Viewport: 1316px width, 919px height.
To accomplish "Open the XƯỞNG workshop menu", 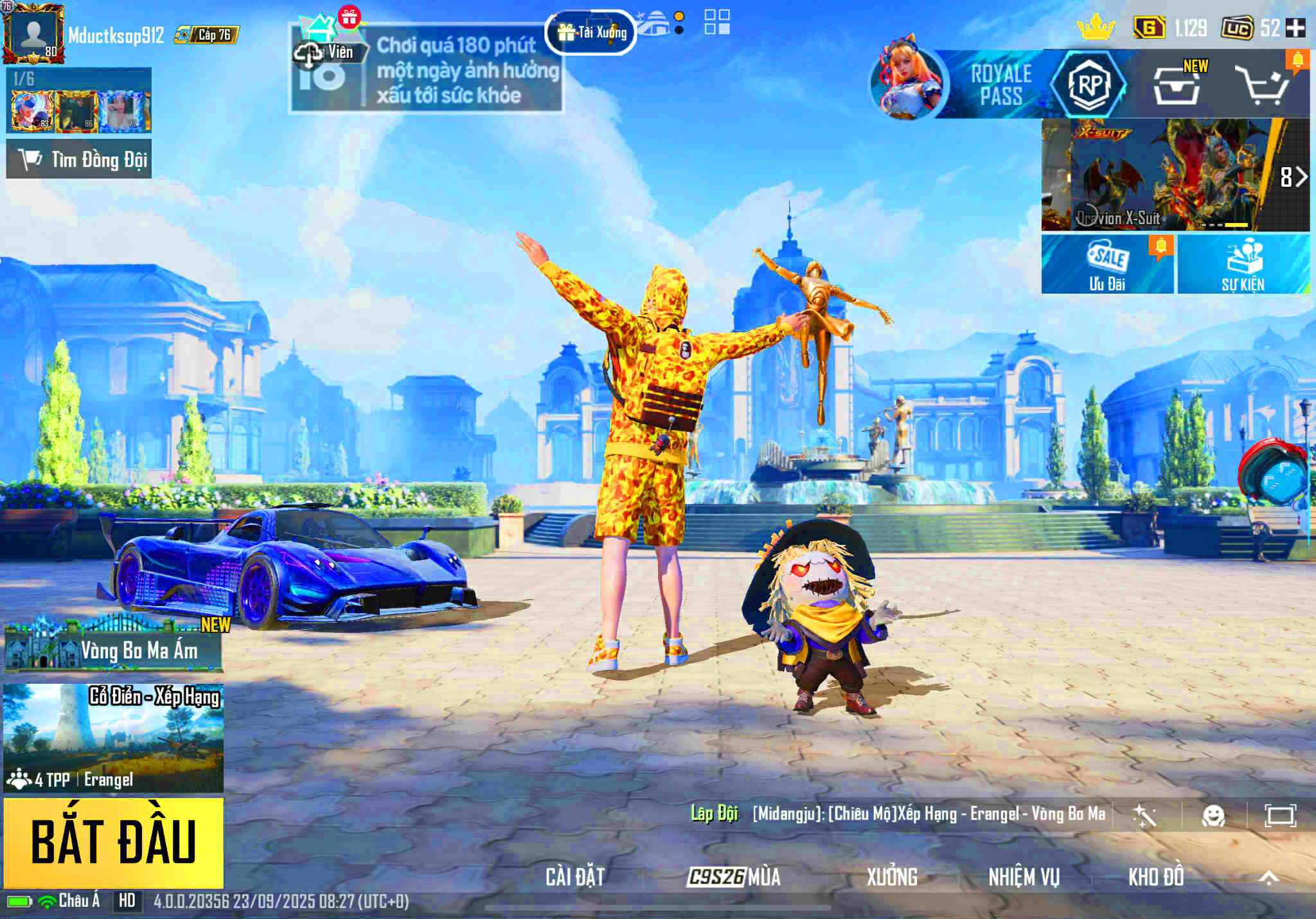I will [x=892, y=877].
